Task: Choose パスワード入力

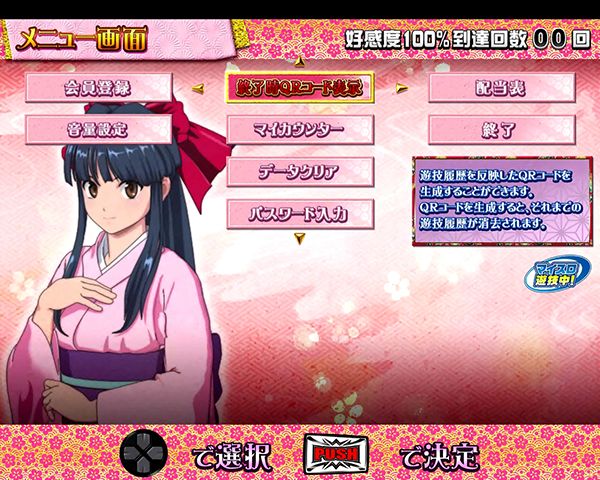Action: (299, 213)
